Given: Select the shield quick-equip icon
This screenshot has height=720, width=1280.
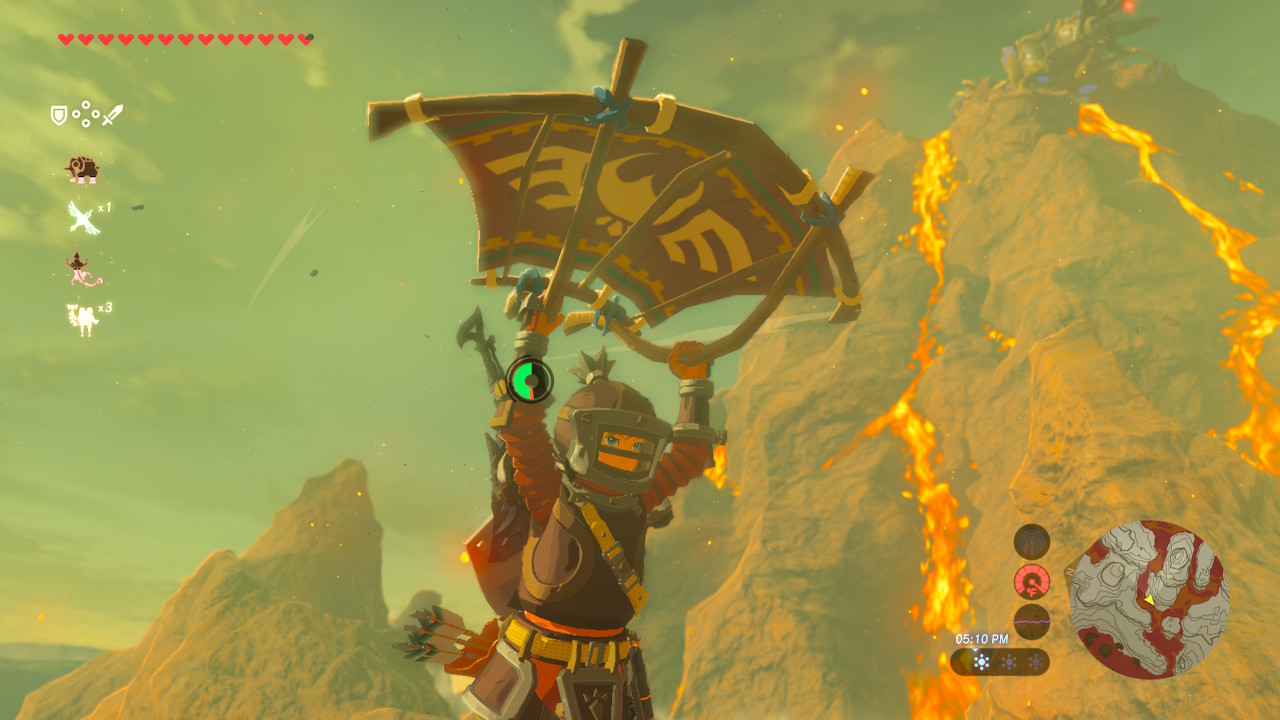Looking at the screenshot, I should click(59, 116).
